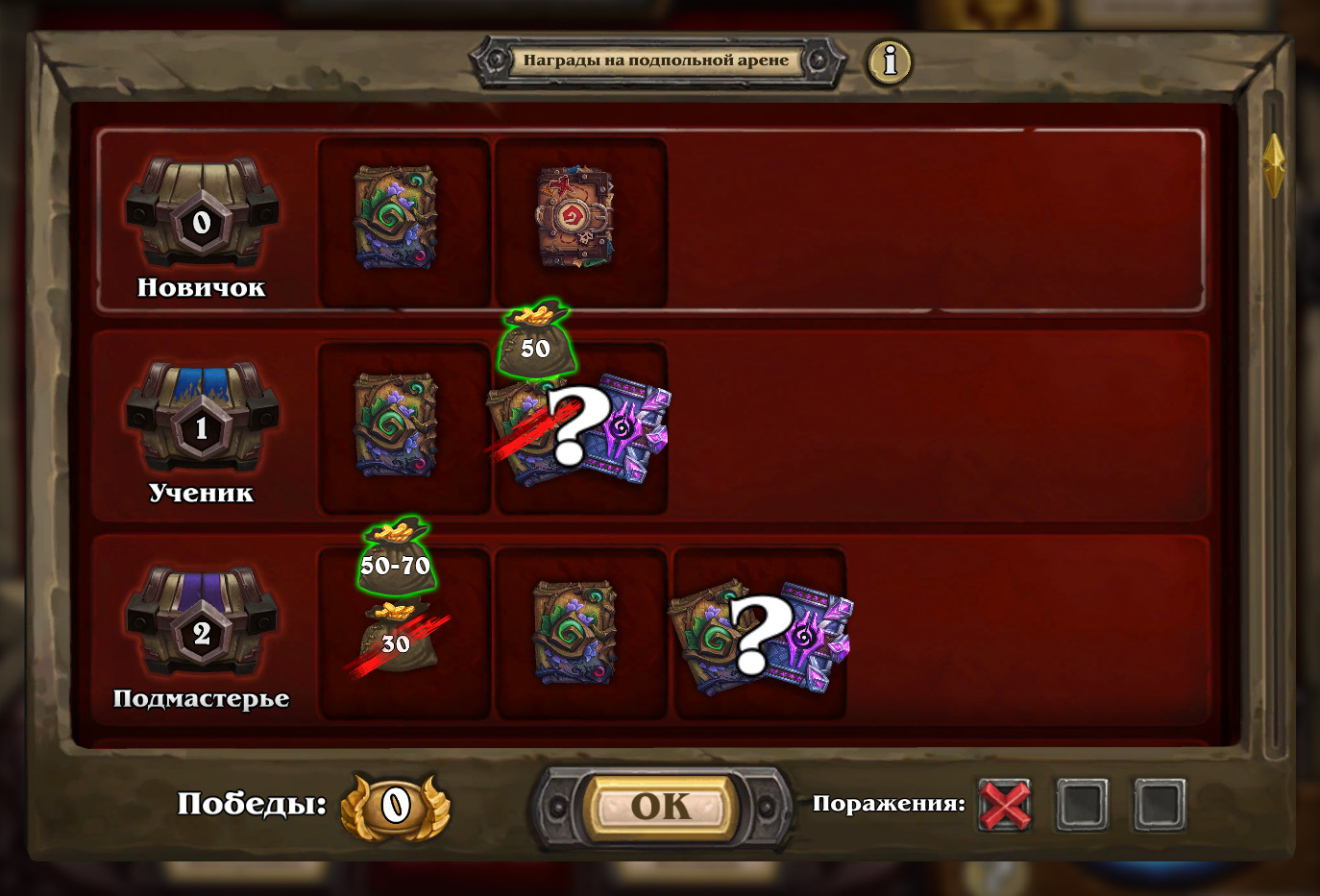
Task: Click the crossed-out 30 gold bag
Action: (x=398, y=640)
